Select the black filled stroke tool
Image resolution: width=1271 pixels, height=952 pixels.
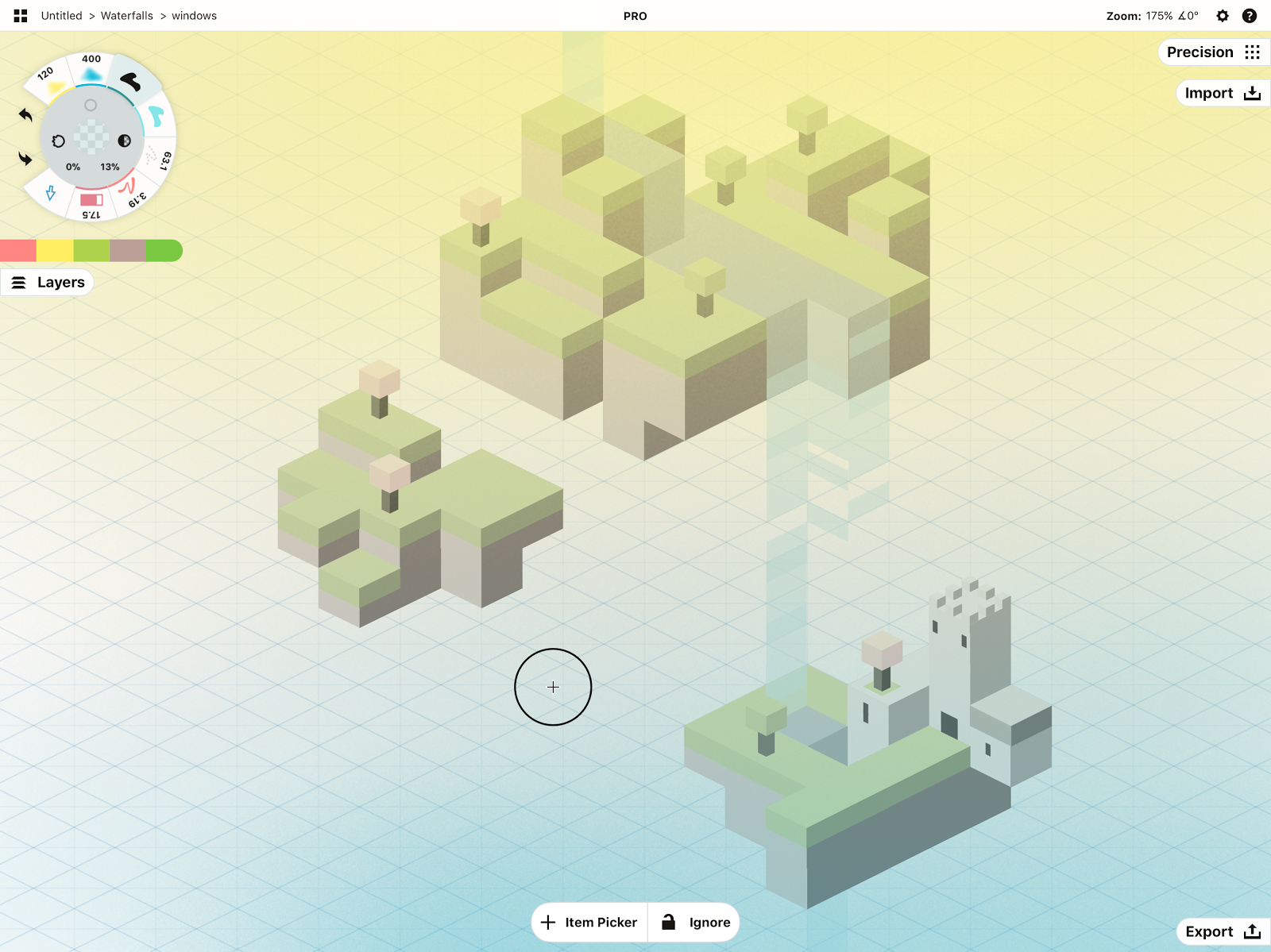click(x=130, y=81)
